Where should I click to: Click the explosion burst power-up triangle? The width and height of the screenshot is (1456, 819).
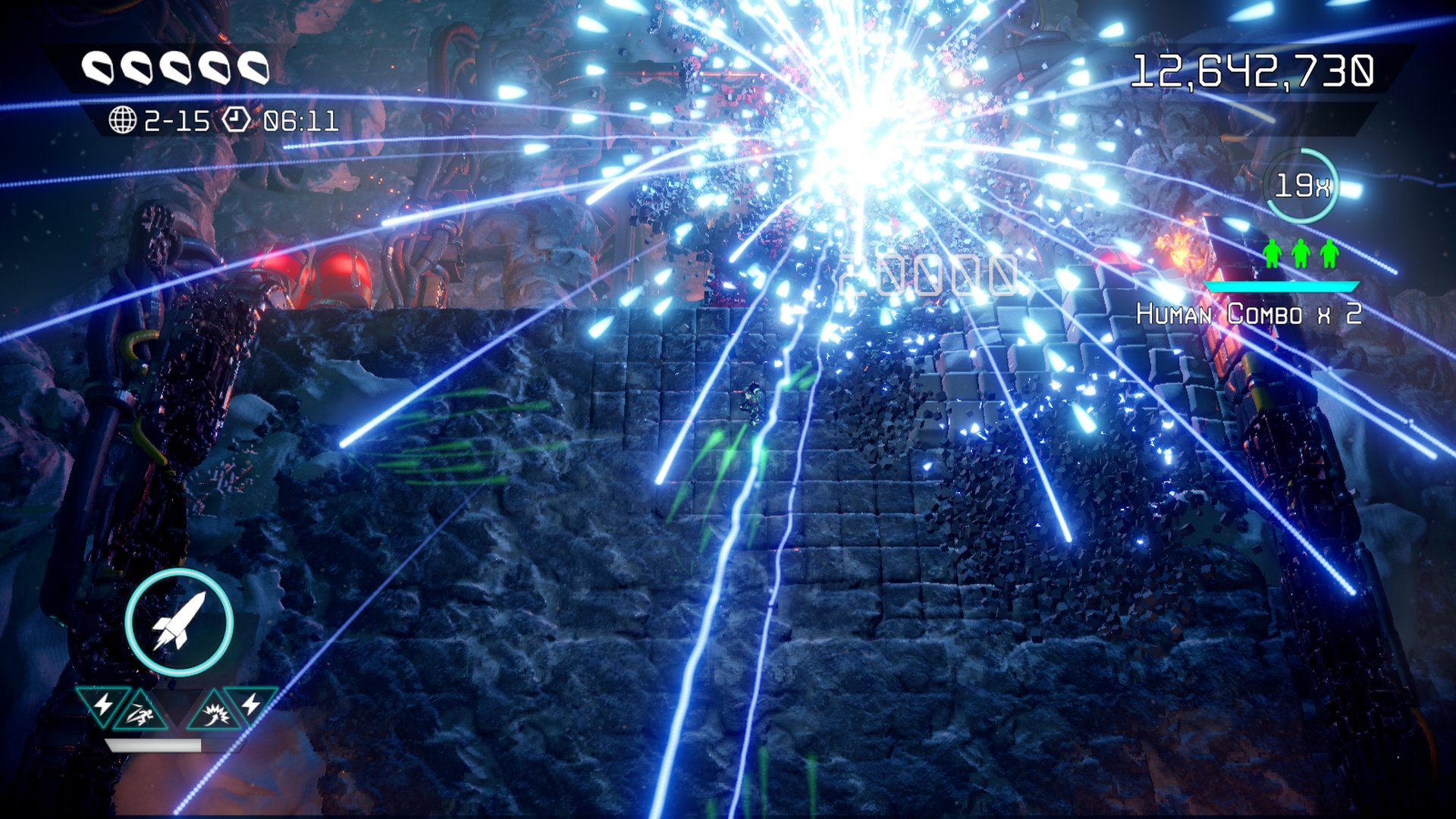point(214,713)
